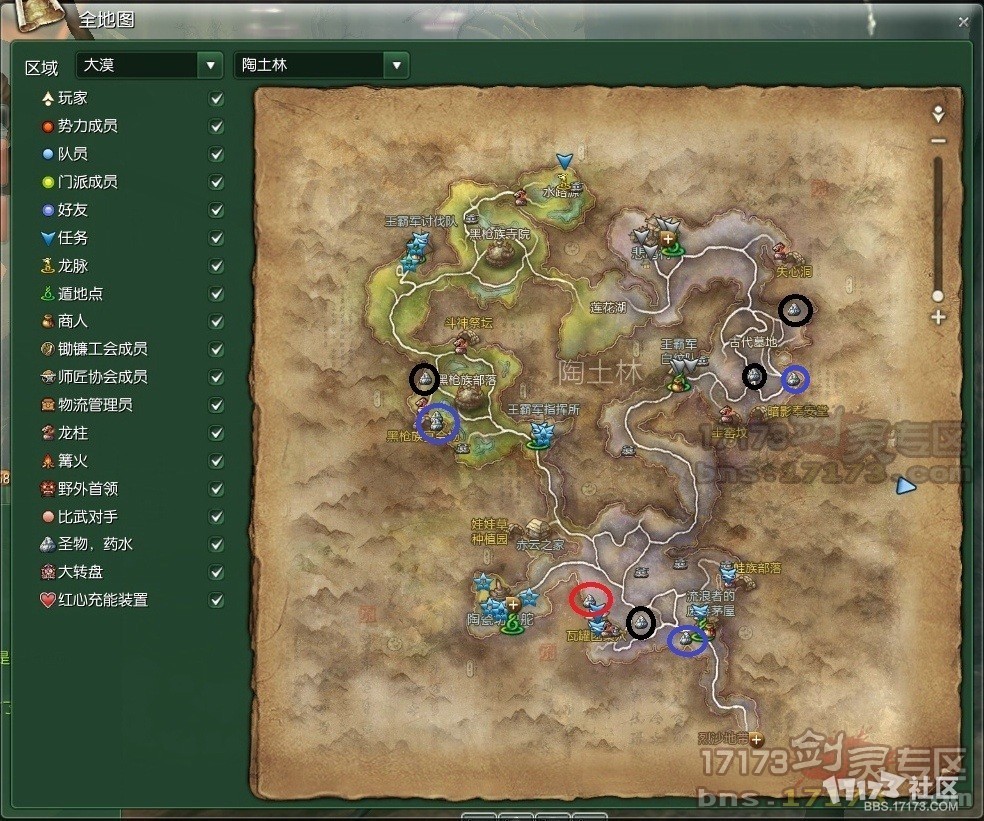Uncheck the 队员 filter

[x=216, y=155]
